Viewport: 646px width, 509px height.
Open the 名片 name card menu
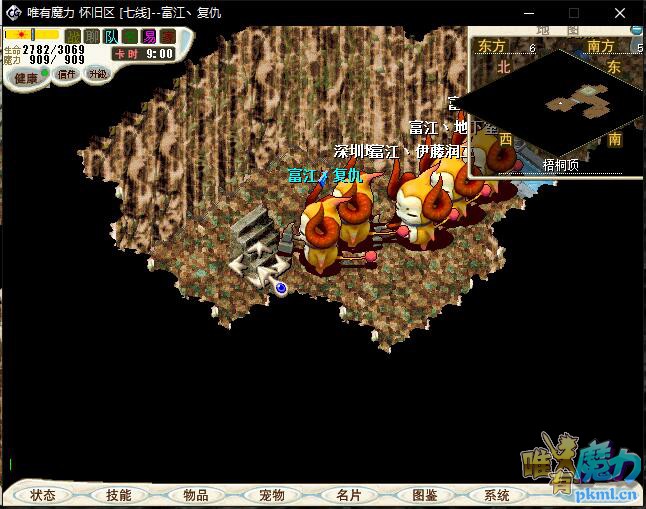[x=348, y=495]
